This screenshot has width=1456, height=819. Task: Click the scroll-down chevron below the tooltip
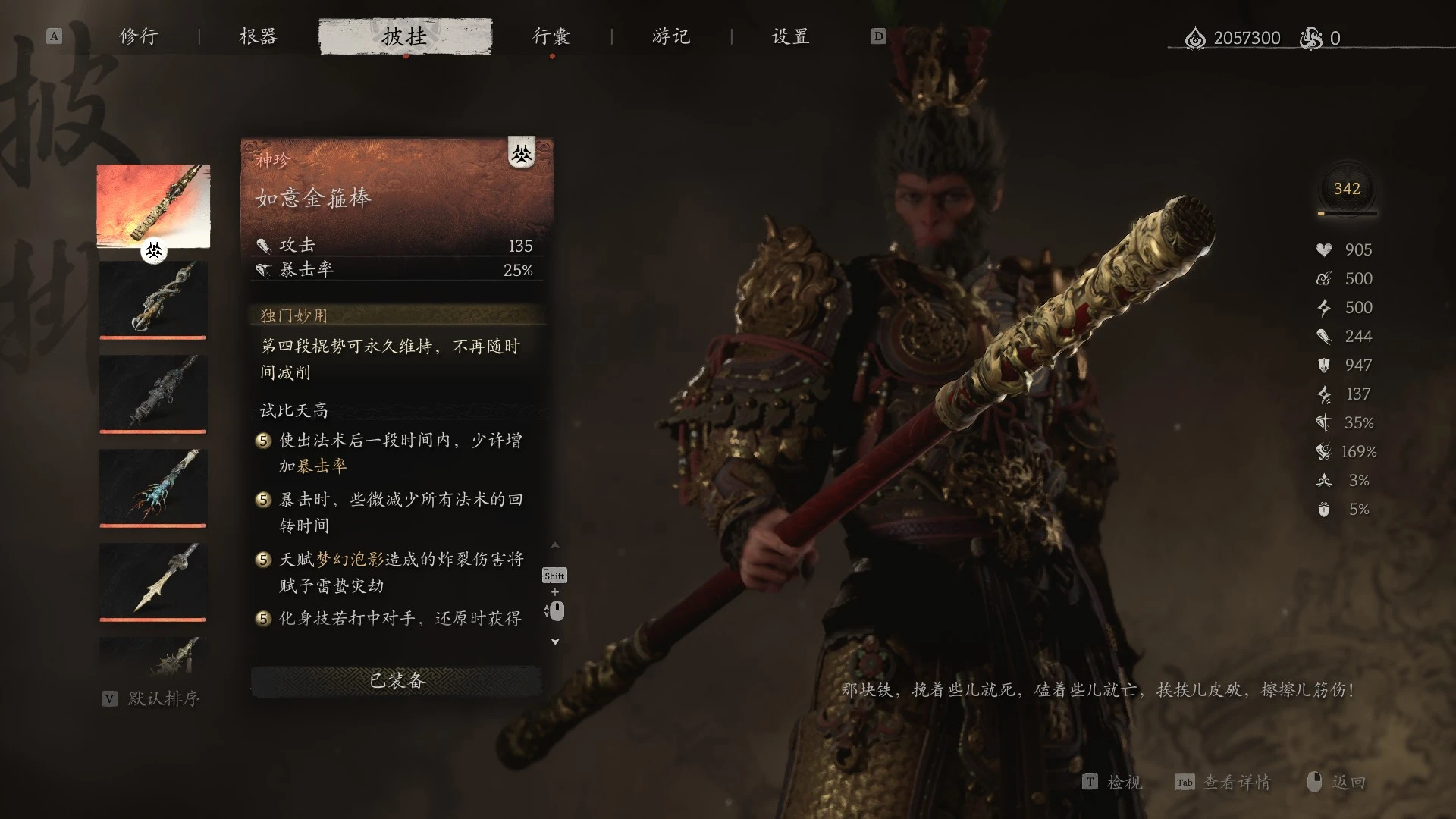[556, 641]
